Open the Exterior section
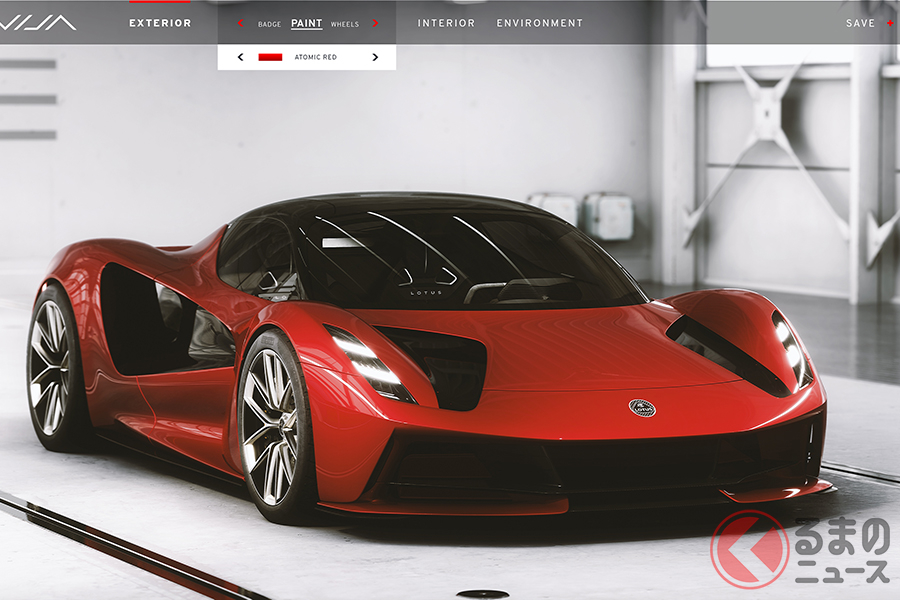900x600 pixels. click(160, 23)
